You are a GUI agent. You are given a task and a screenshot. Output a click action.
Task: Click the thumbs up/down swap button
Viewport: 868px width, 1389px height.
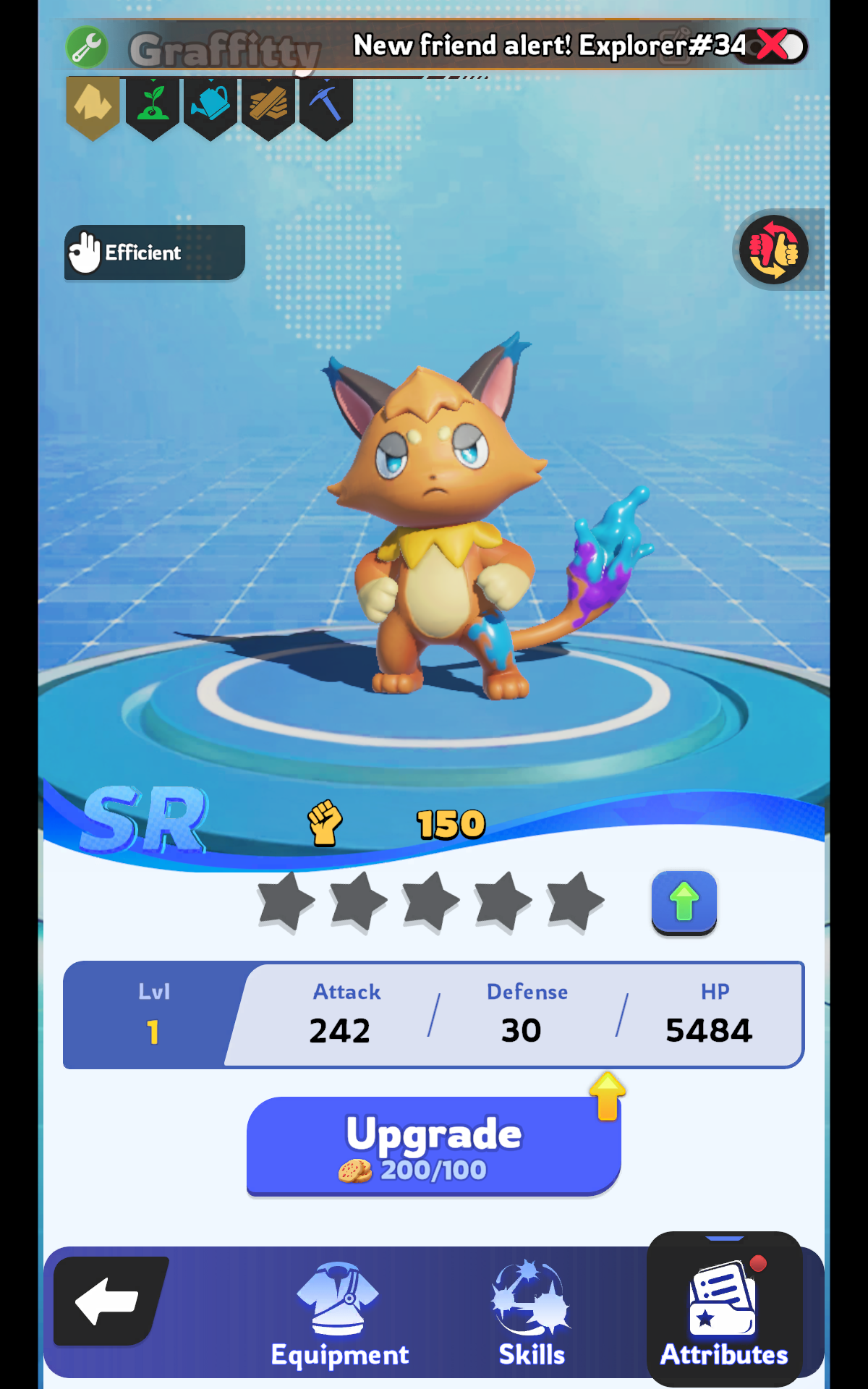tap(773, 250)
